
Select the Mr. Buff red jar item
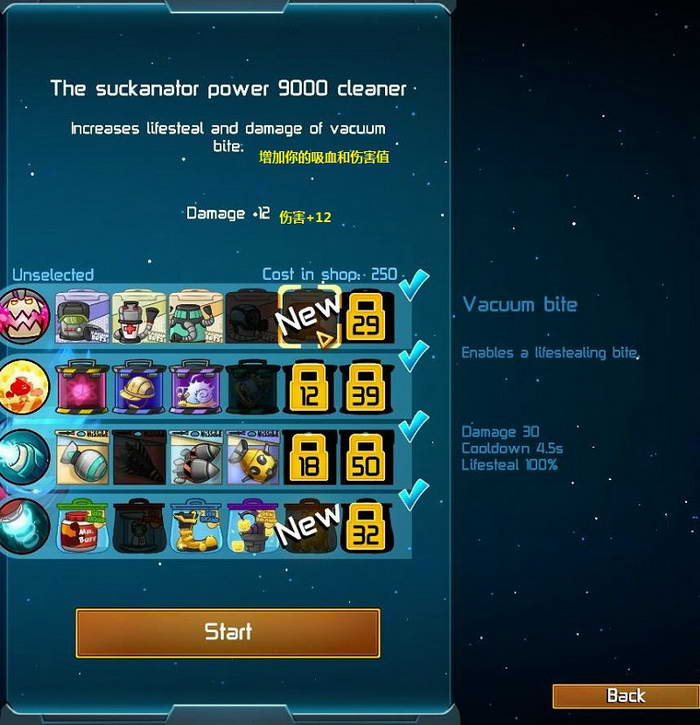82,526
